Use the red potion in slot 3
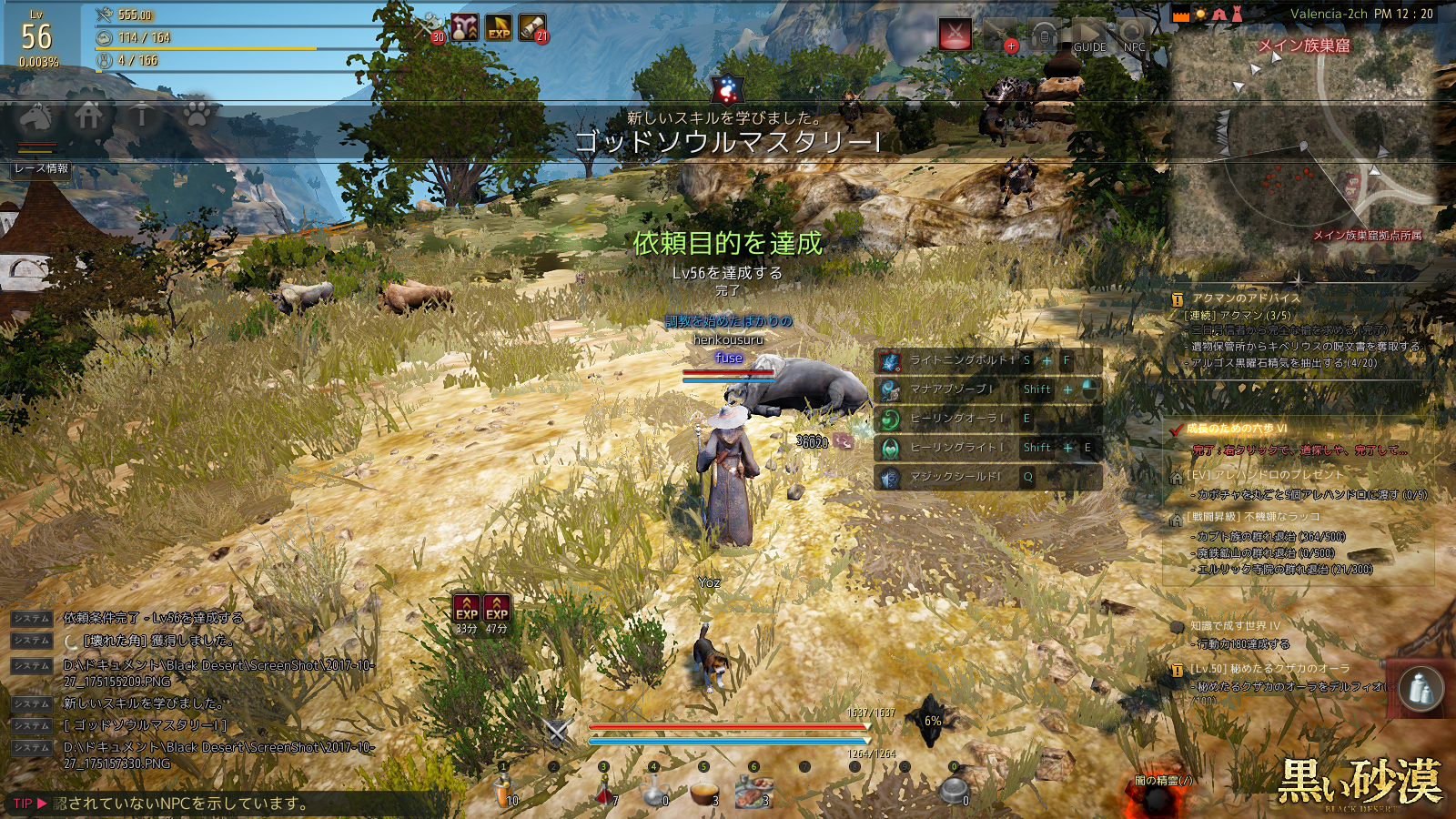The image size is (1456, 819). (x=604, y=793)
